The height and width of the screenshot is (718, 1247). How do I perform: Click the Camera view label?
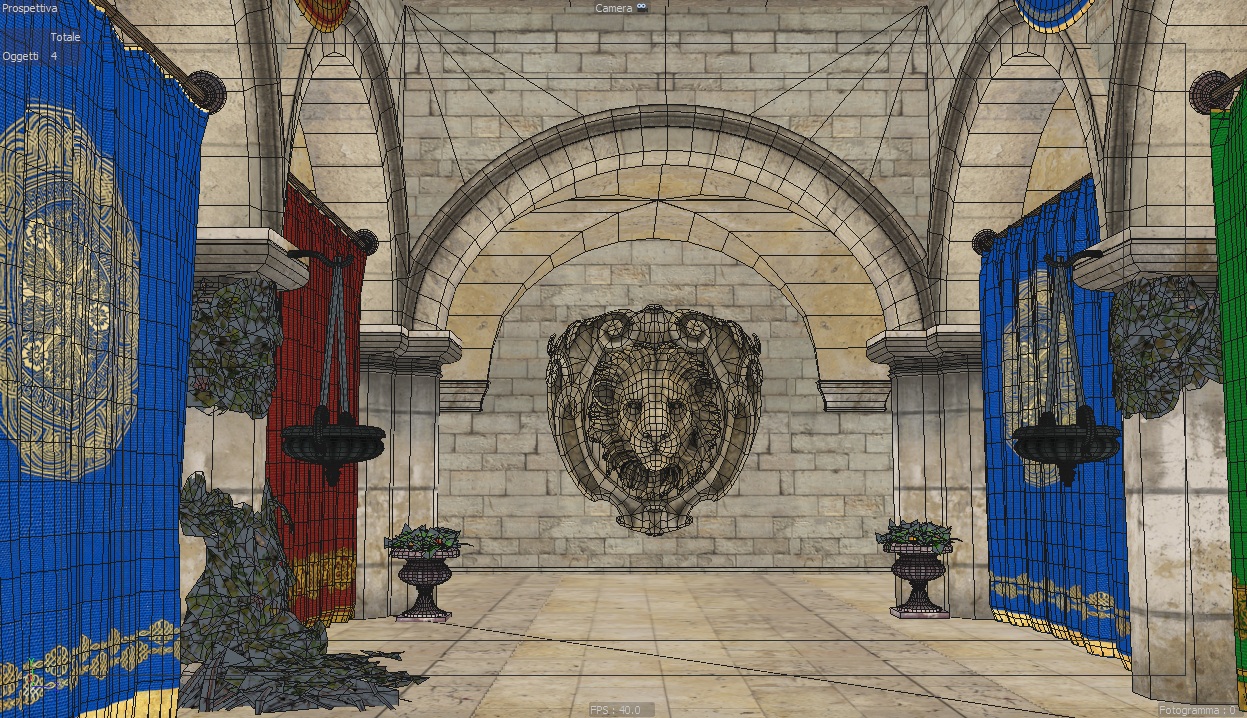613,8
